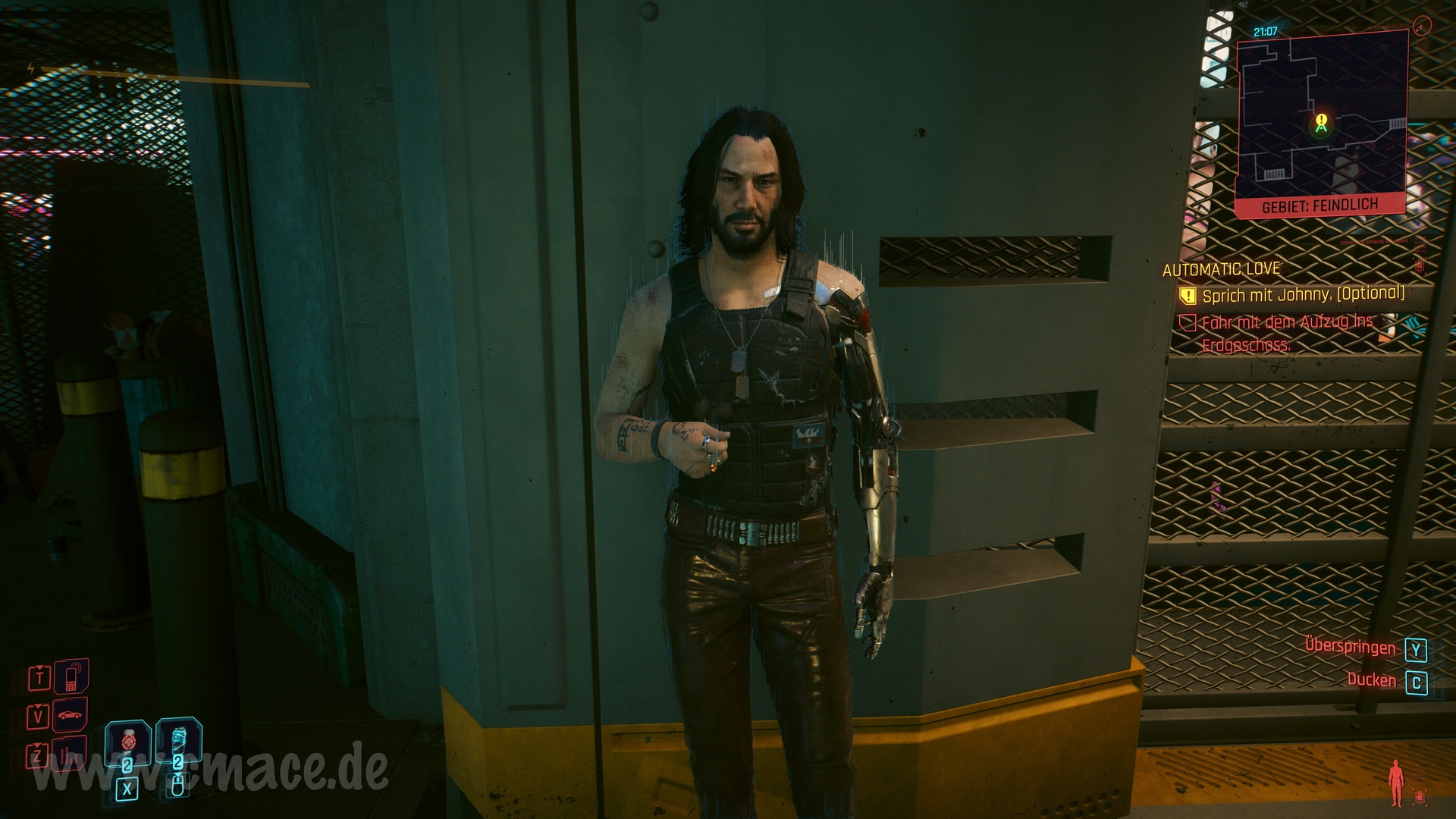1456x819 pixels.
Task: Select the 'Sprich mit Johnny' optional objective
Action: 1303,294
